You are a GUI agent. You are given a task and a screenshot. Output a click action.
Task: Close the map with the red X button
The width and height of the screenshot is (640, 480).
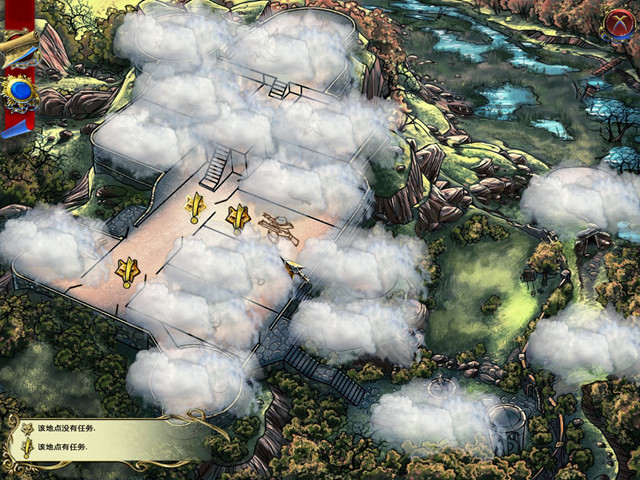coord(617,22)
